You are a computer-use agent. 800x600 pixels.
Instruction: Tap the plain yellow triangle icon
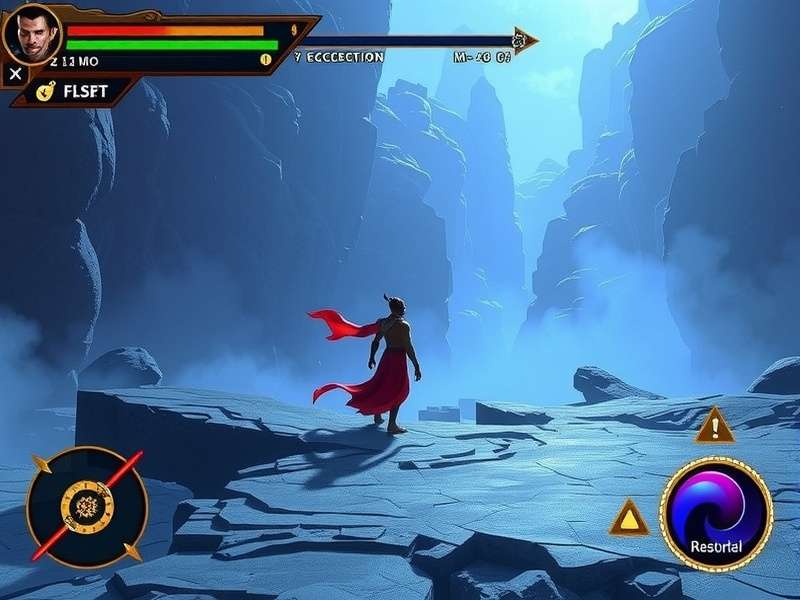(629, 517)
